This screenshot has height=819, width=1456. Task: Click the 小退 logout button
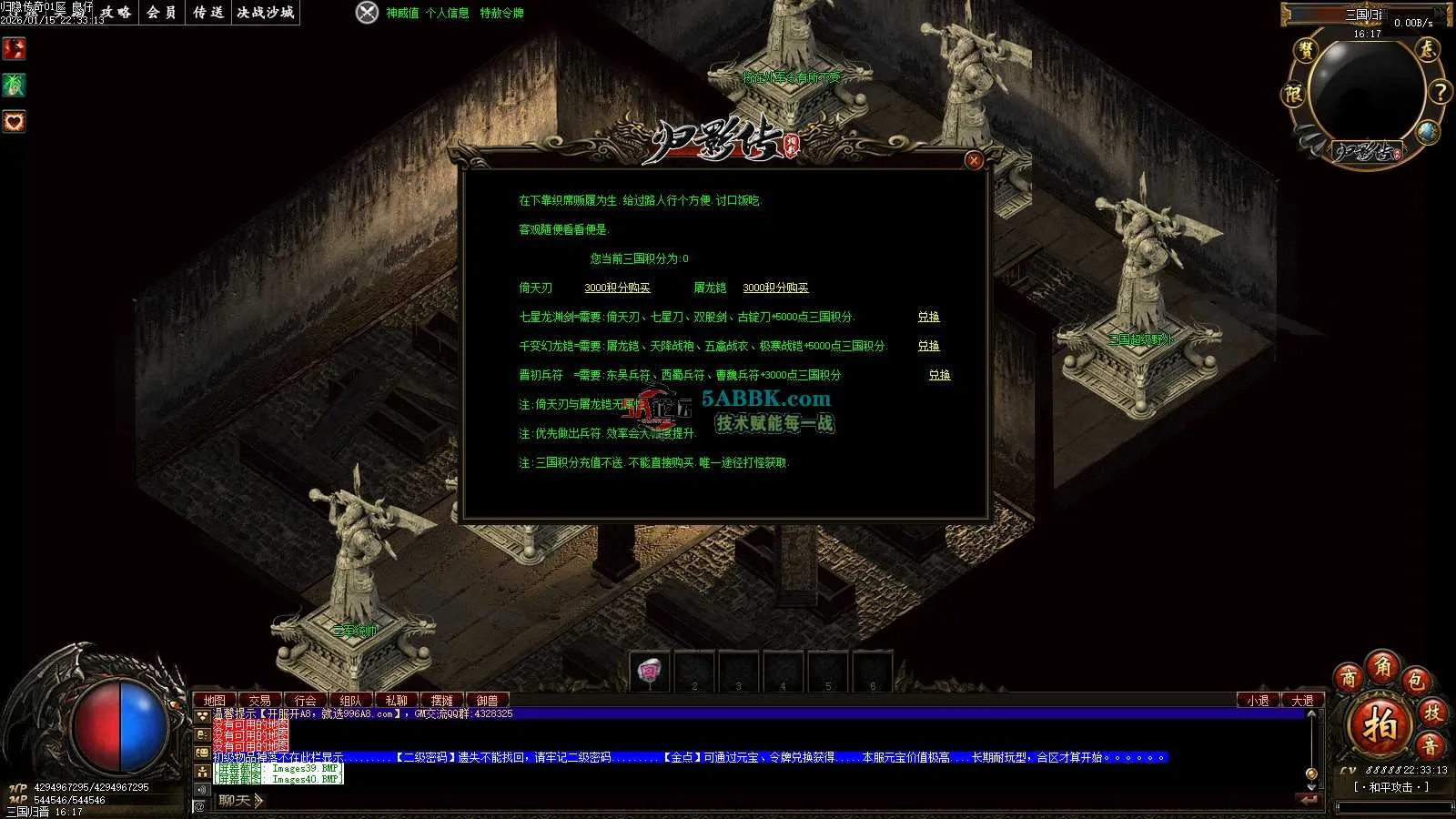(1259, 701)
